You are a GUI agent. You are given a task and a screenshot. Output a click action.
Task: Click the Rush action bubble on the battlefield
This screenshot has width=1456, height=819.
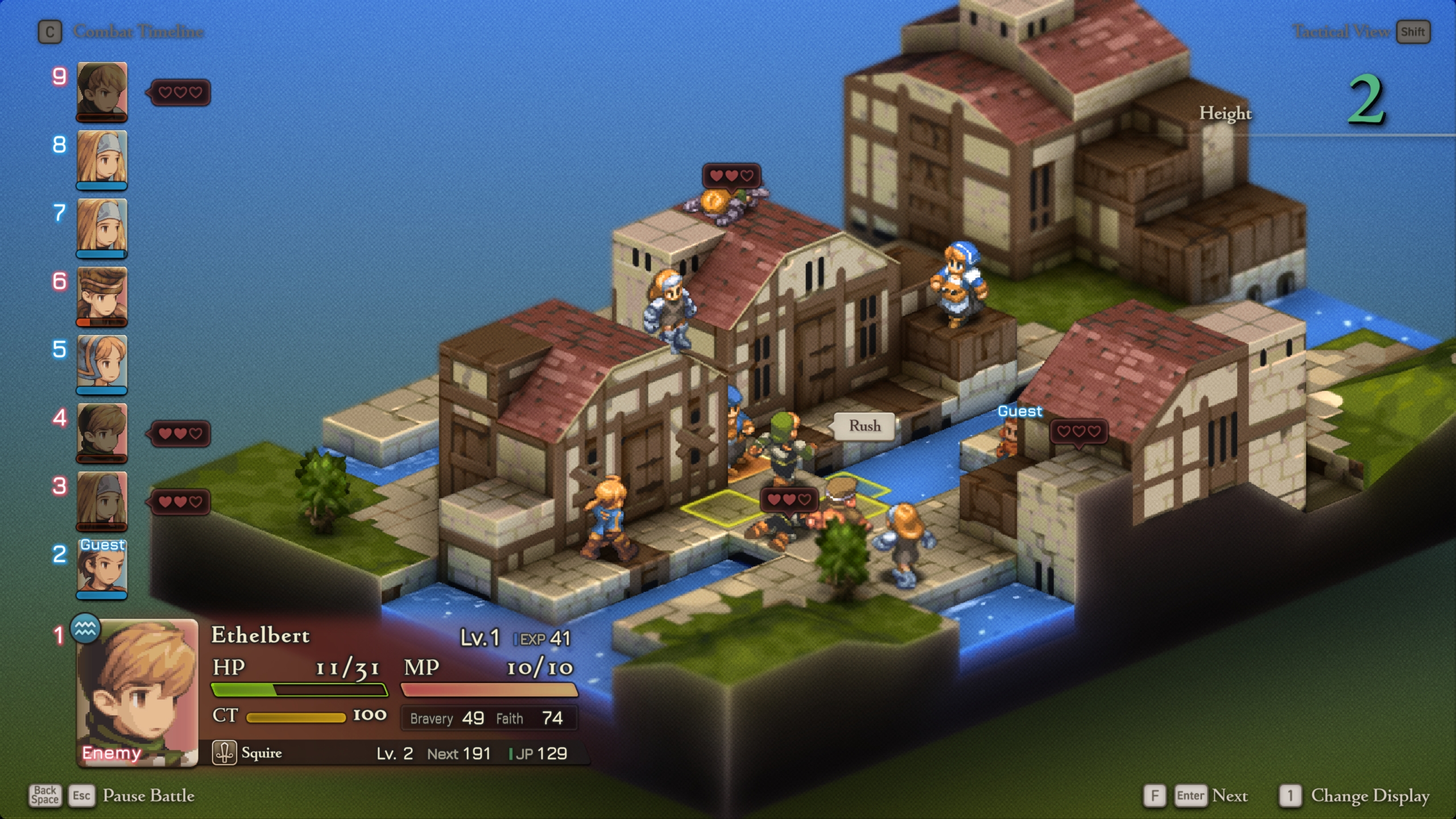pos(864,425)
